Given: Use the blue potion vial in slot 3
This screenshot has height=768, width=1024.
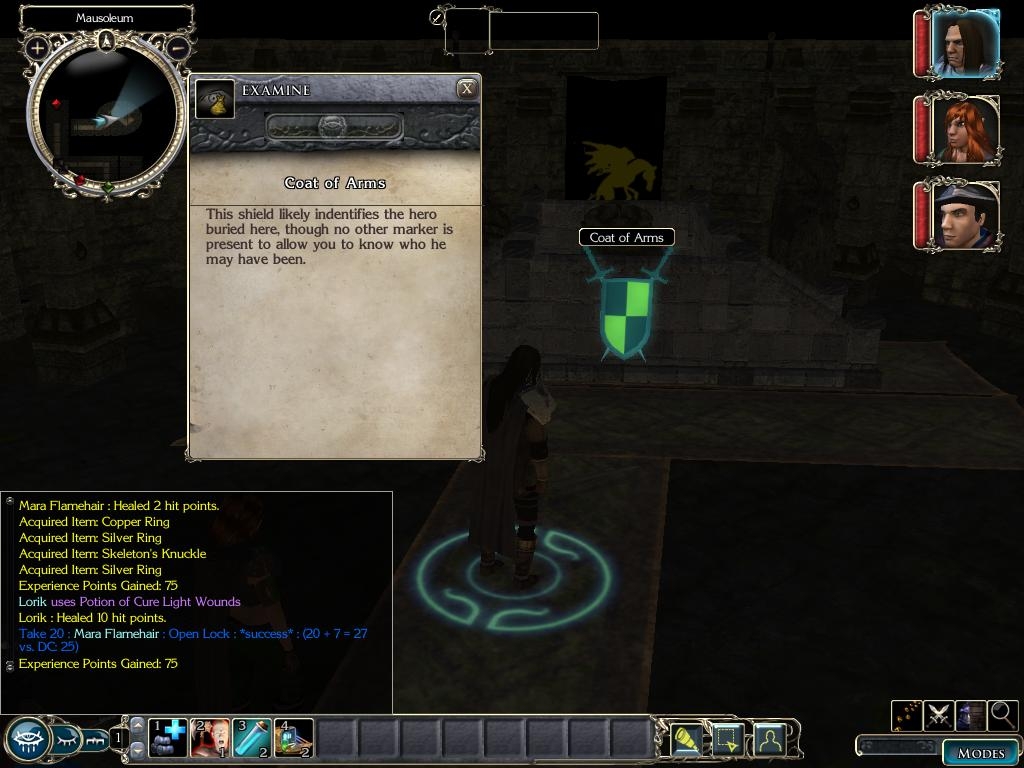Looking at the screenshot, I should [252, 738].
